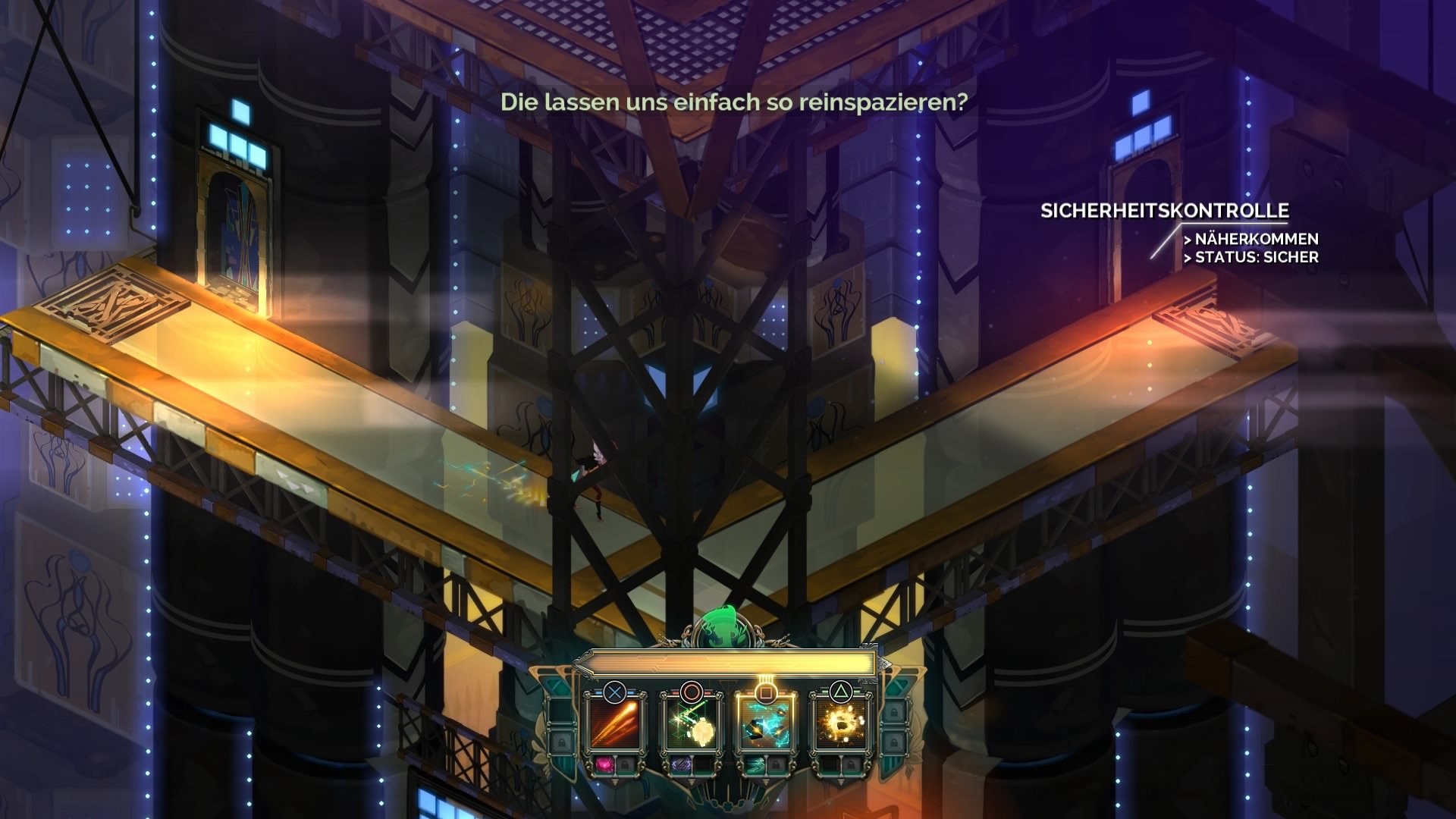Activate the teal Crash ability in the Square slot
This screenshot has height=819, width=1456.
767,724
